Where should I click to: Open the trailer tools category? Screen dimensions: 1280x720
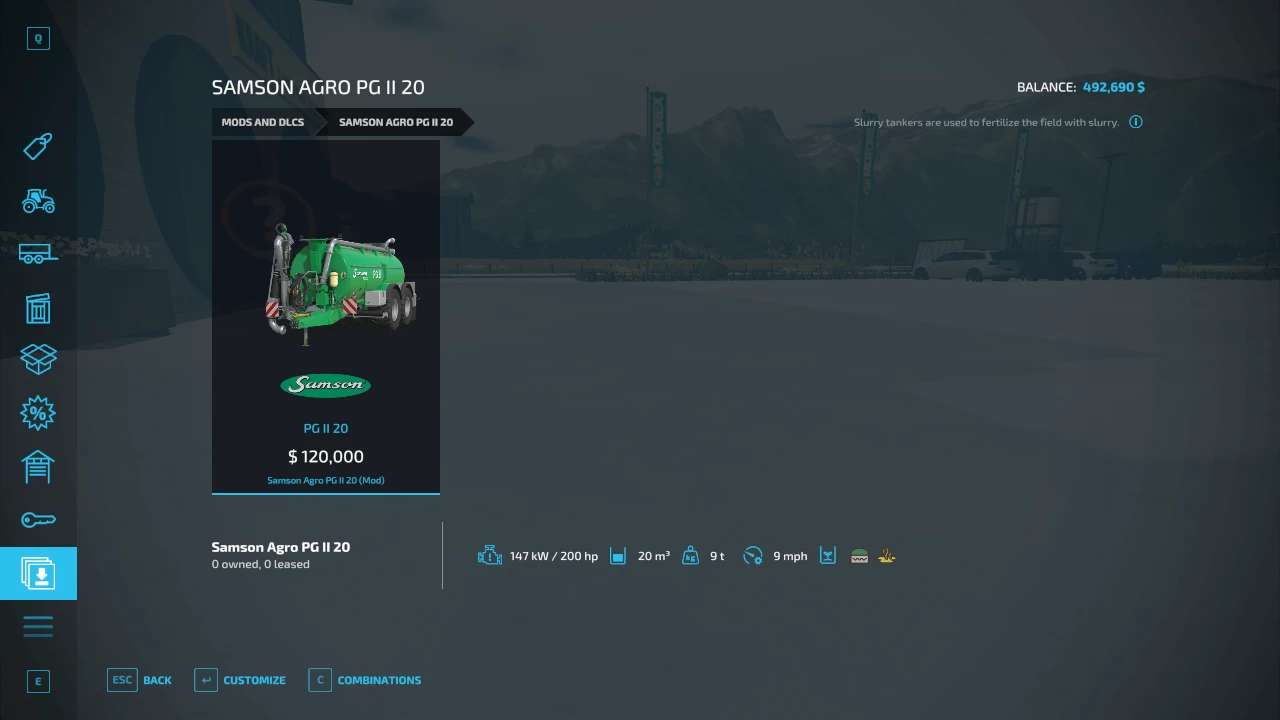38,254
